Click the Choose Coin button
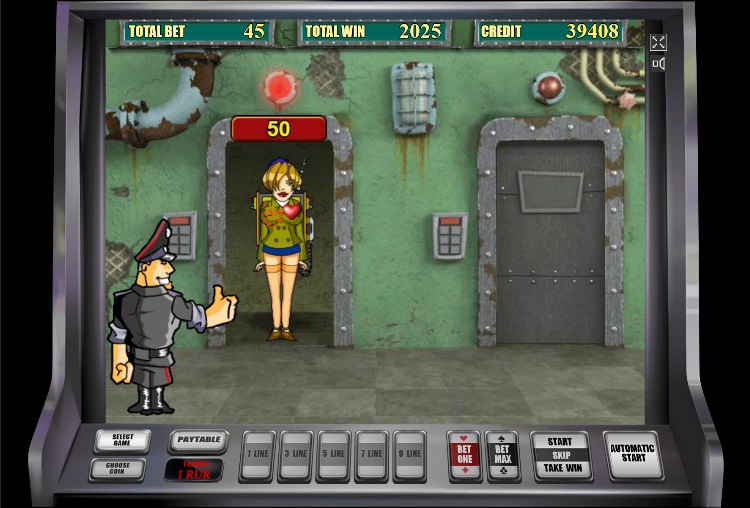This screenshot has width=750, height=508. [x=116, y=468]
